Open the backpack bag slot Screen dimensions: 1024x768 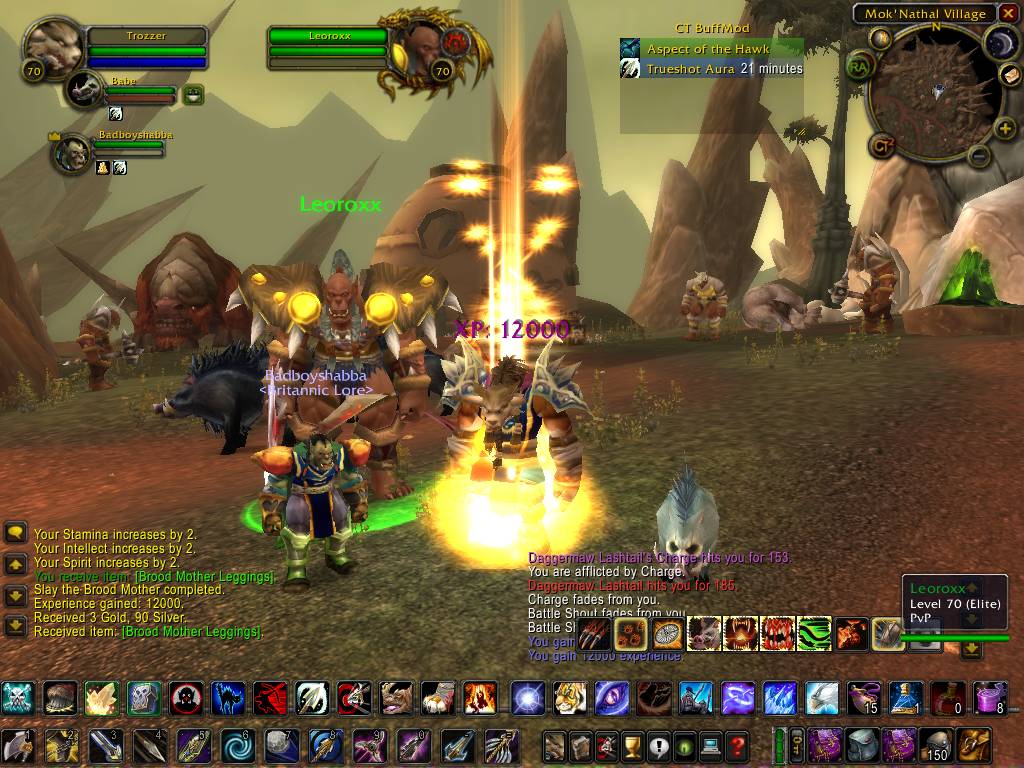[973, 745]
